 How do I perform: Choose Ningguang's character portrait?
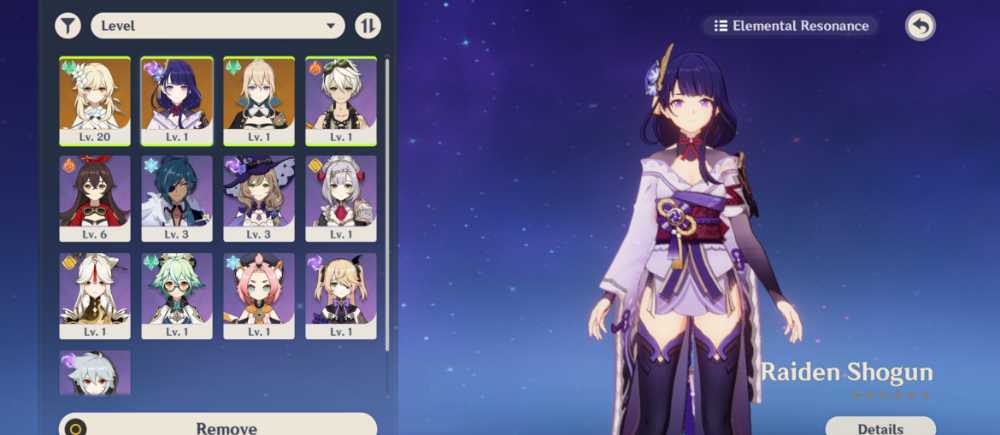point(95,295)
